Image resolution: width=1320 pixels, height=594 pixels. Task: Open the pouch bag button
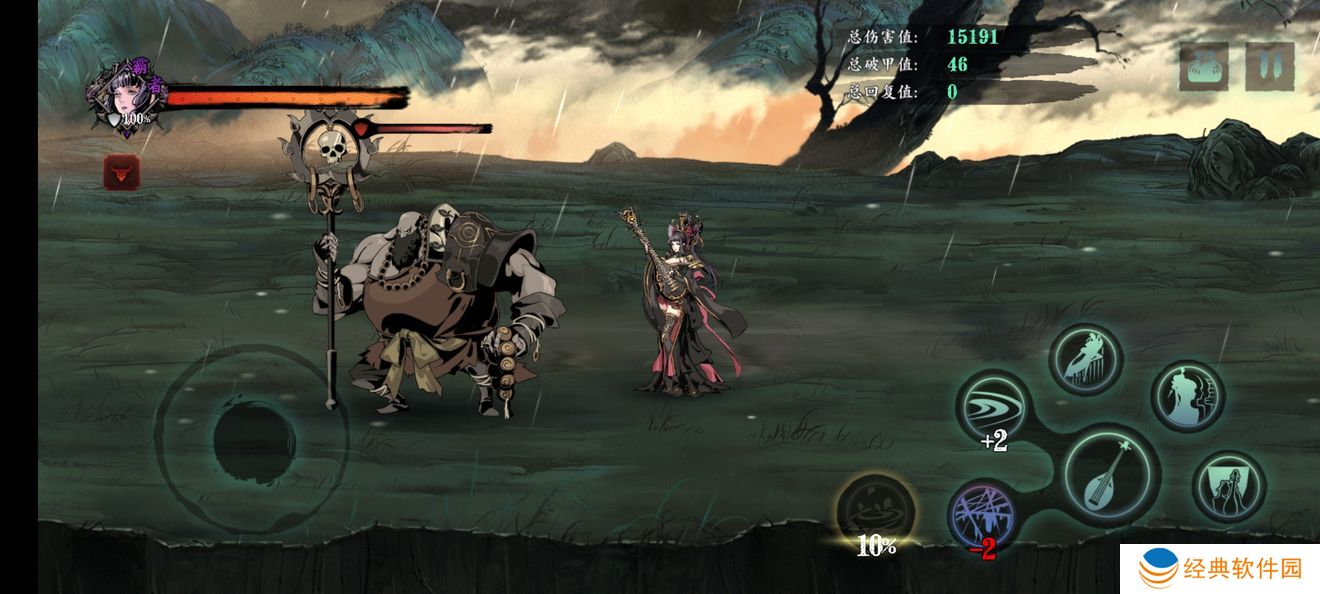[1204, 67]
